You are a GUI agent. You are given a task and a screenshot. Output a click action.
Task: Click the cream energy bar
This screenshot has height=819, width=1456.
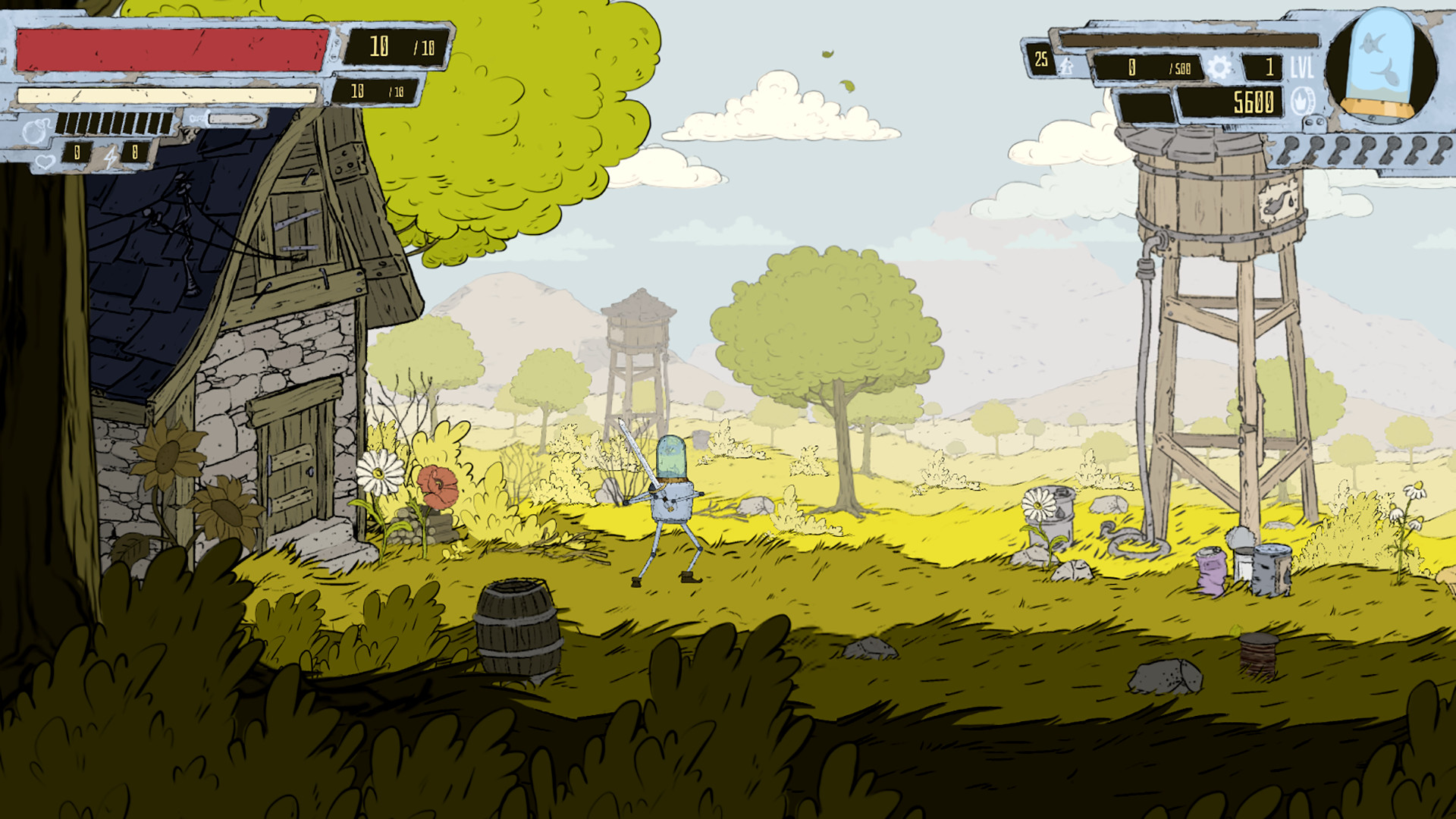[167, 95]
